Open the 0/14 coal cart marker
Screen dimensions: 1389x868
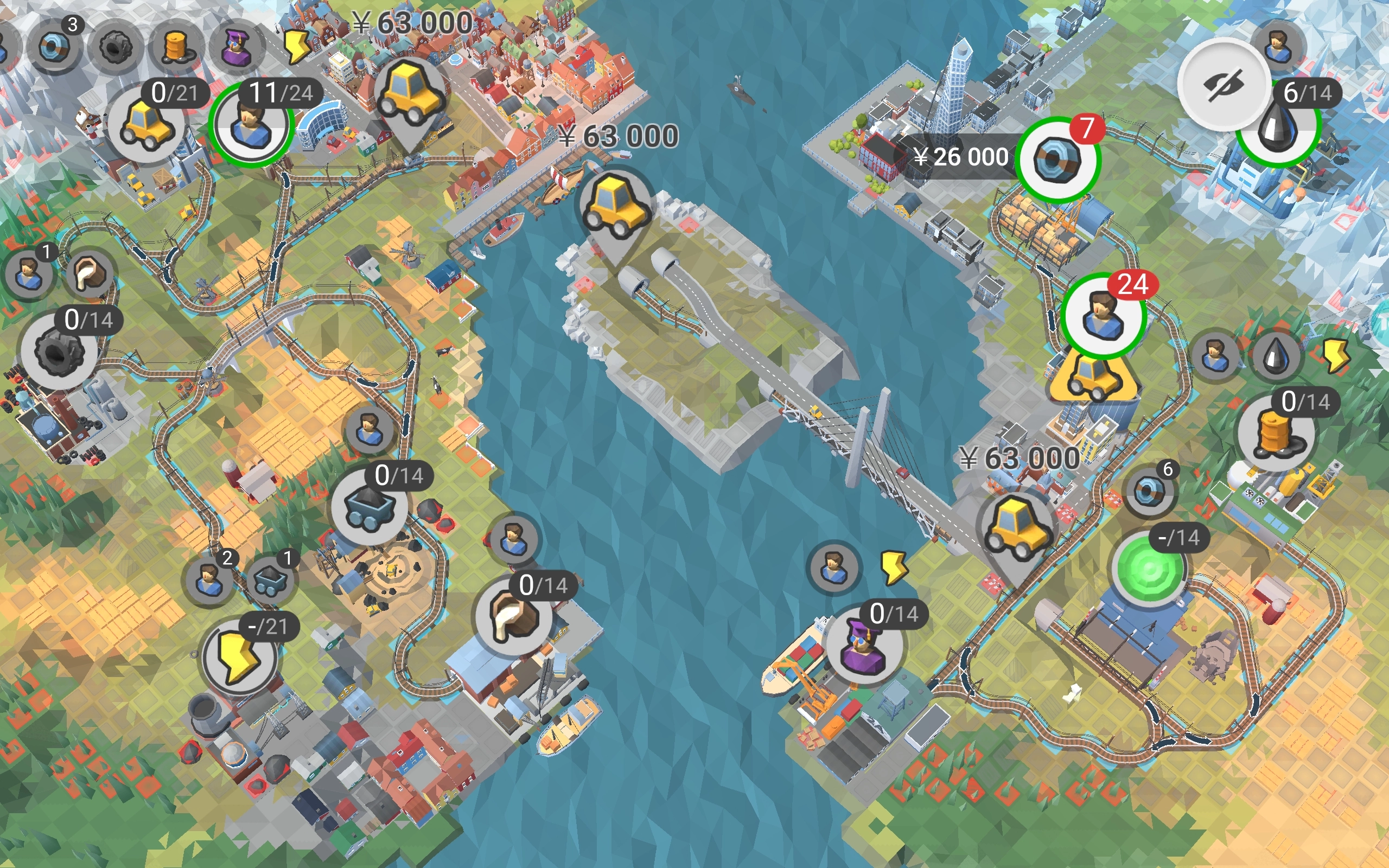coord(369,506)
